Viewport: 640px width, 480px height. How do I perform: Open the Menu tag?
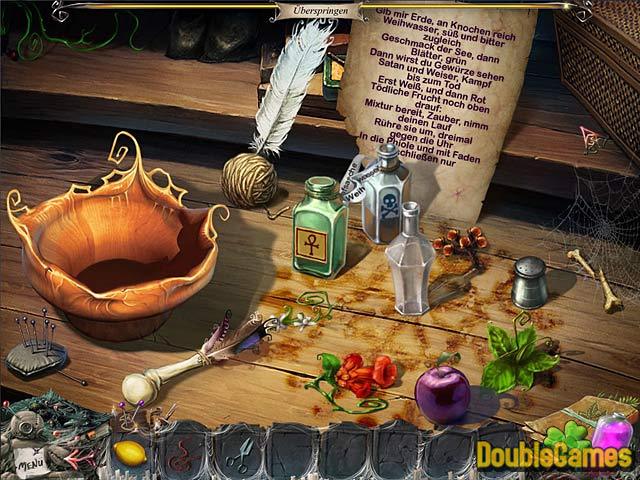click(x=32, y=462)
